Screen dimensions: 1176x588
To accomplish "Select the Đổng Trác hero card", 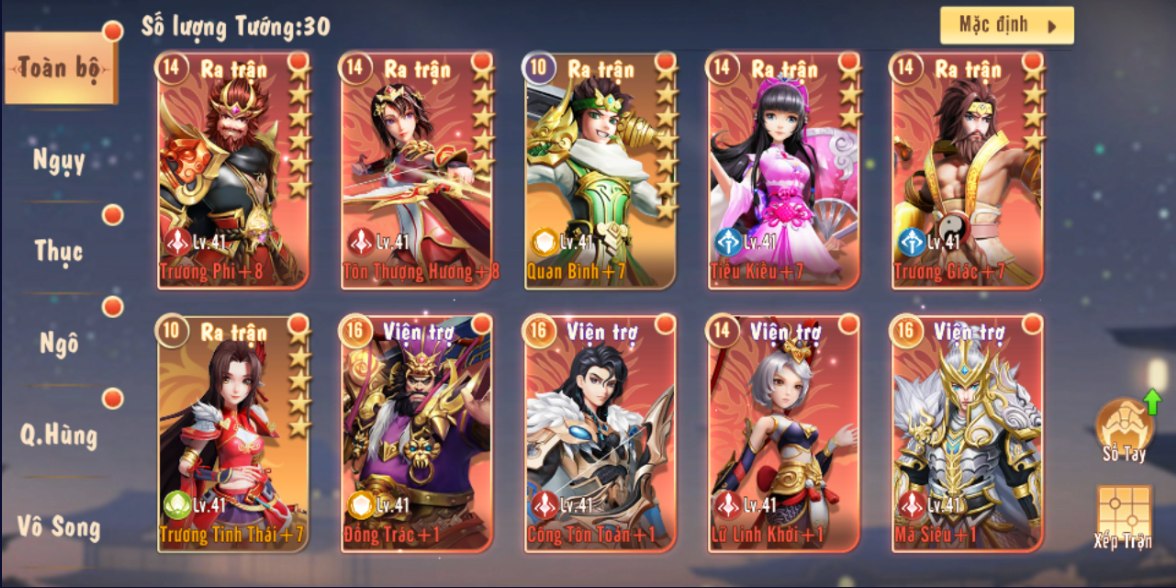I will click(x=418, y=432).
